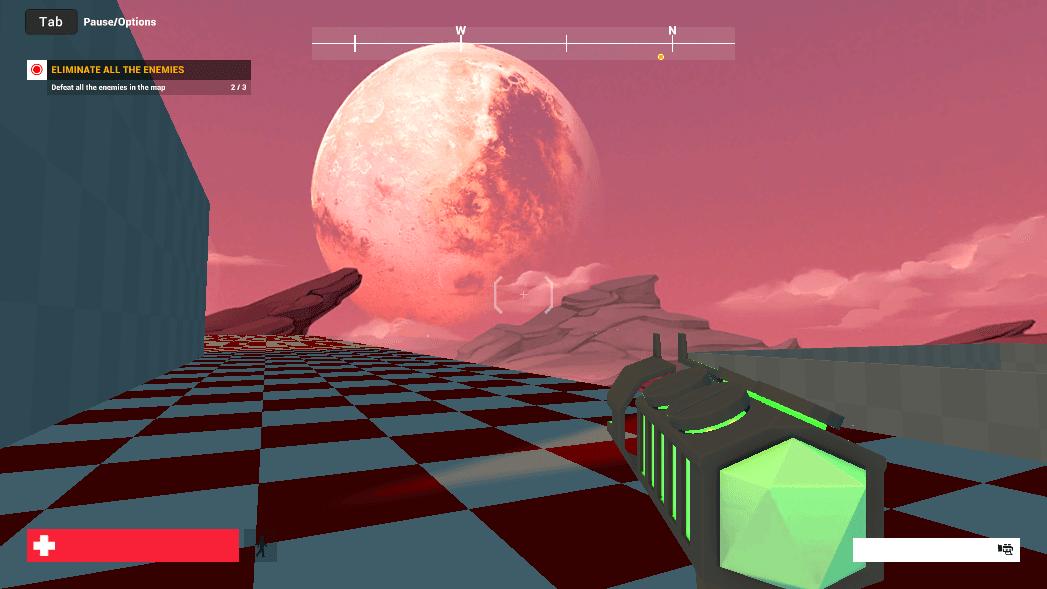Click the red objective target icon
This screenshot has width=1047, height=589.
pyautogui.click(x=37, y=70)
